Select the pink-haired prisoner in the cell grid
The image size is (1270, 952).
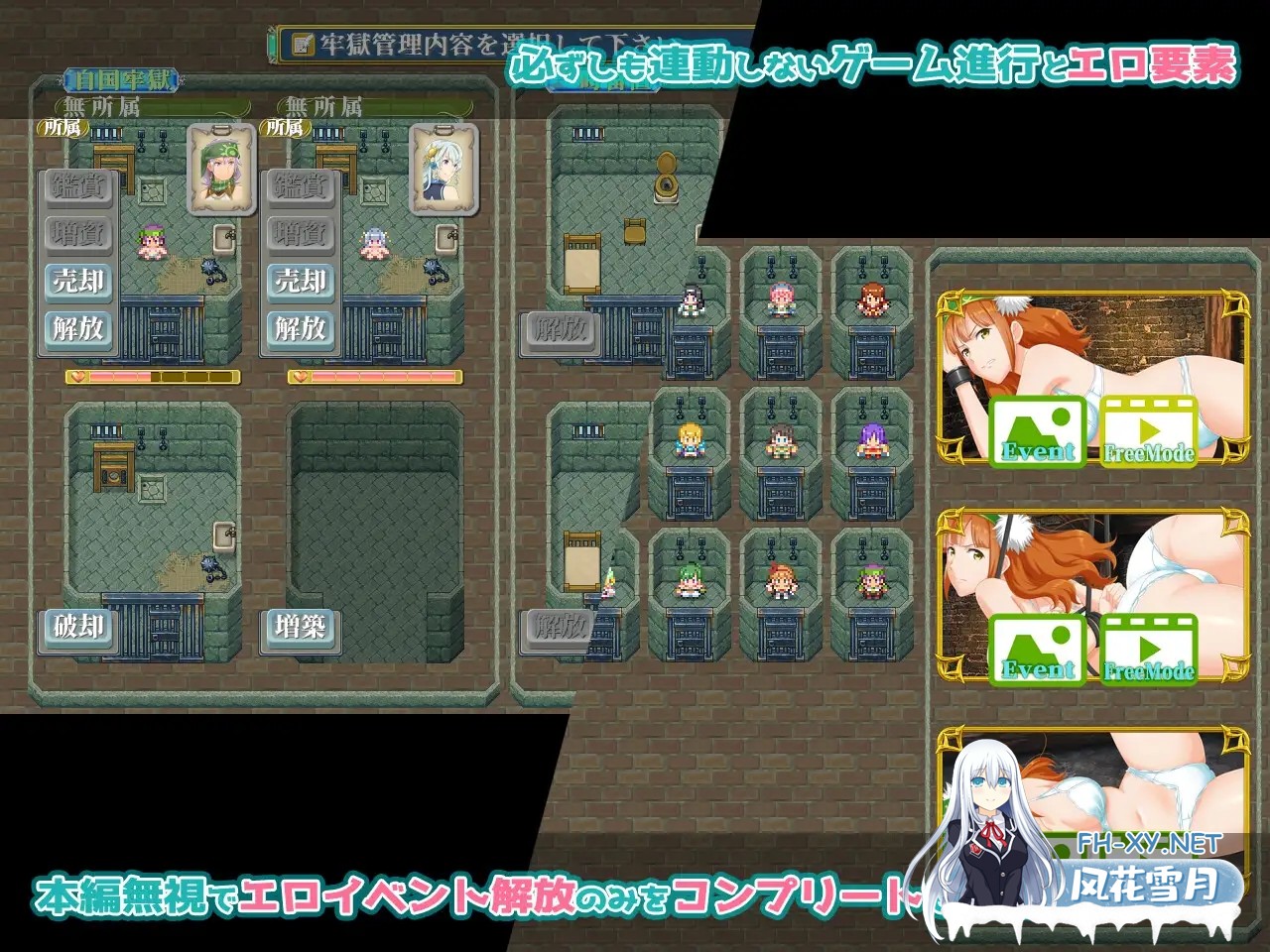(x=781, y=297)
